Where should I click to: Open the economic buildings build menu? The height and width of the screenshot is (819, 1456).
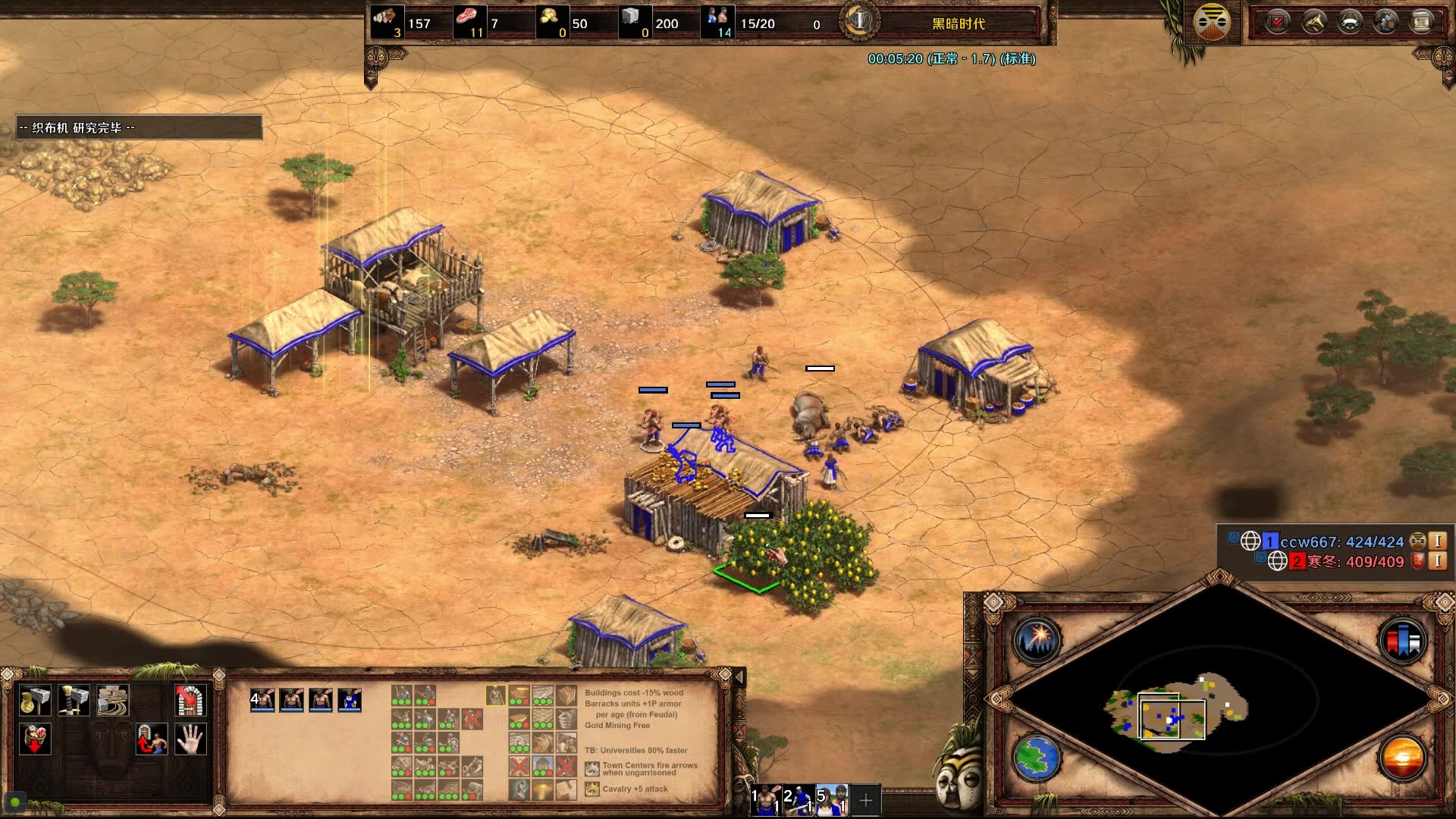click(x=34, y=700)
